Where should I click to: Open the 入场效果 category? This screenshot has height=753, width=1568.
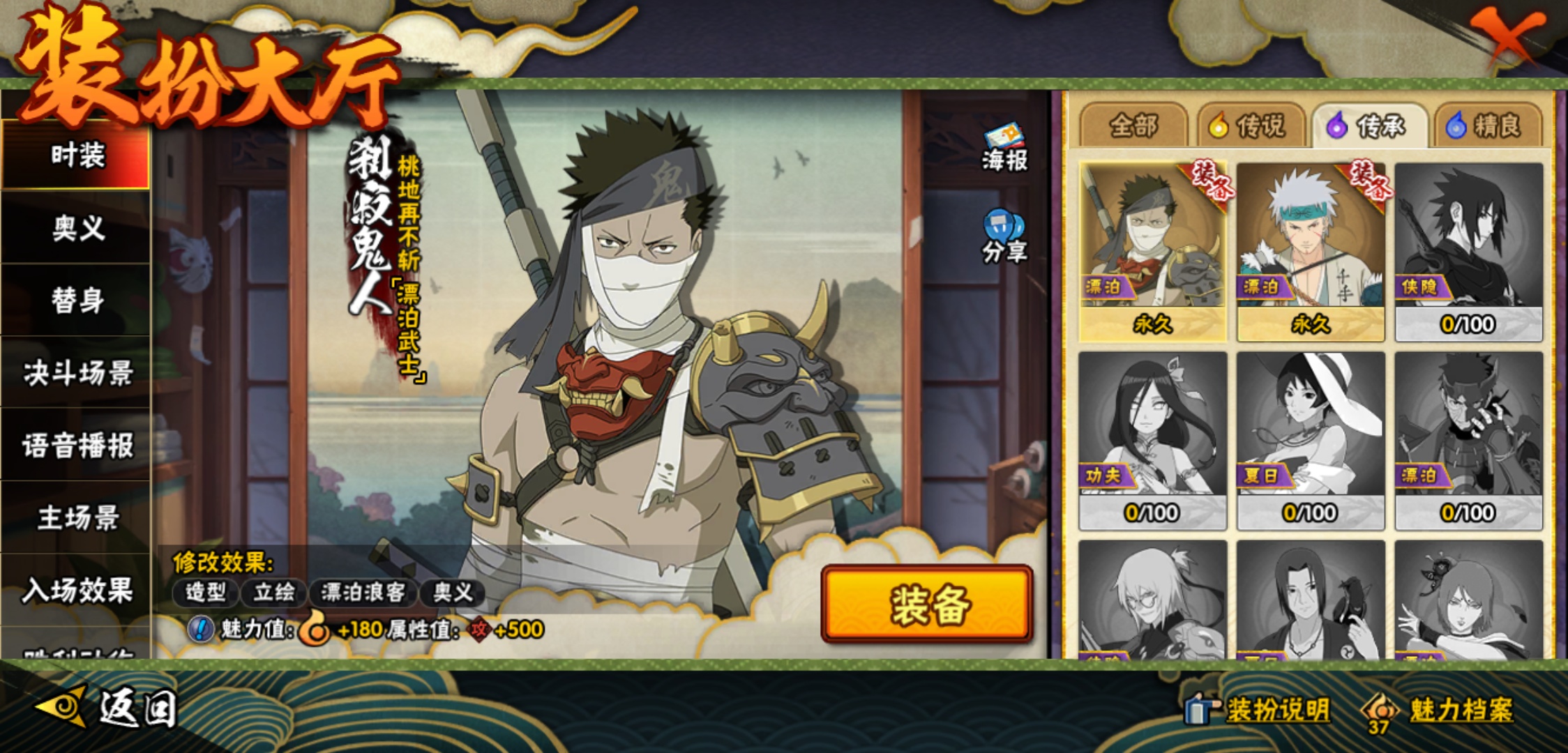point(77,591)
